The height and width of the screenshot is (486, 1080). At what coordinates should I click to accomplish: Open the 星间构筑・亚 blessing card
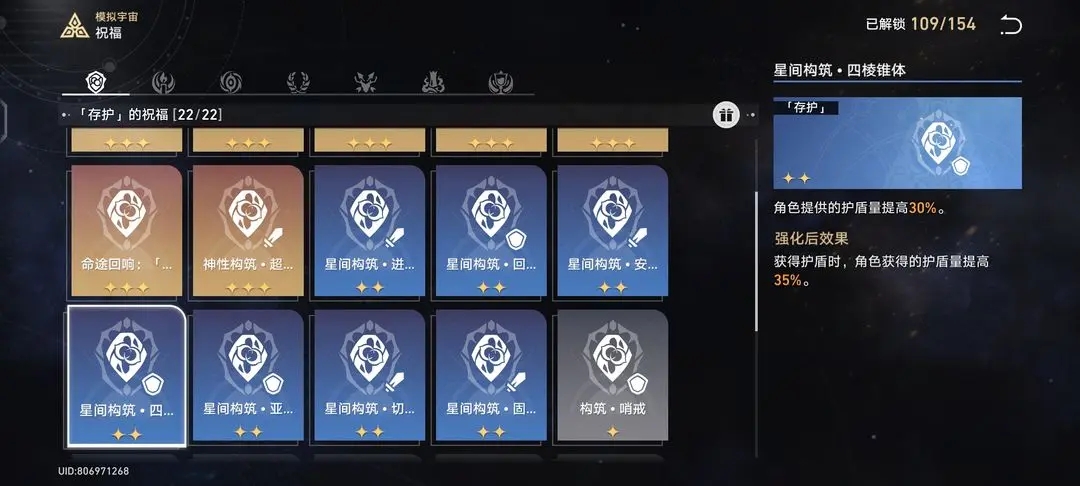(248, 376)
